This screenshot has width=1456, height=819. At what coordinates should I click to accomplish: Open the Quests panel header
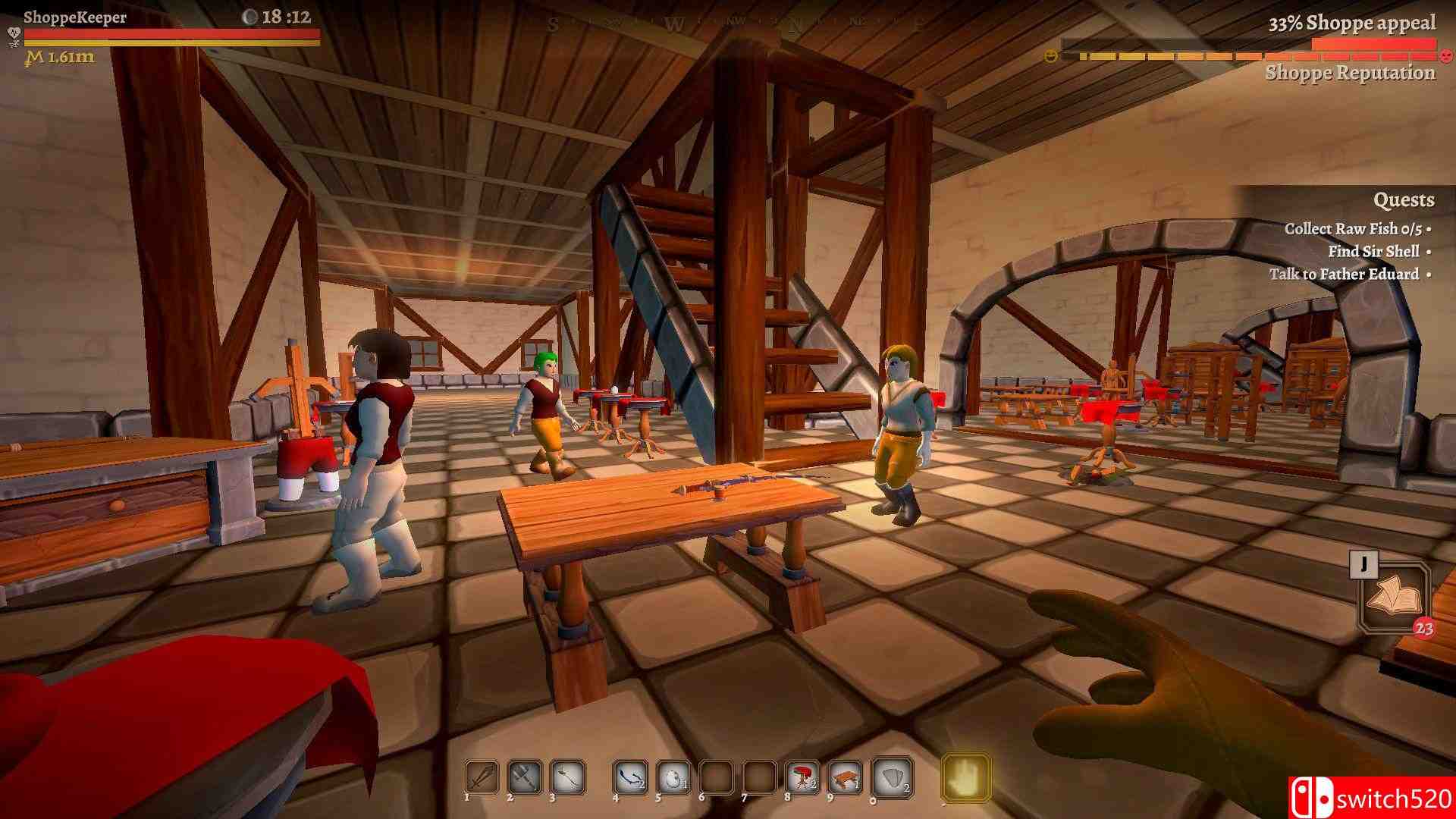point(1403,200)
